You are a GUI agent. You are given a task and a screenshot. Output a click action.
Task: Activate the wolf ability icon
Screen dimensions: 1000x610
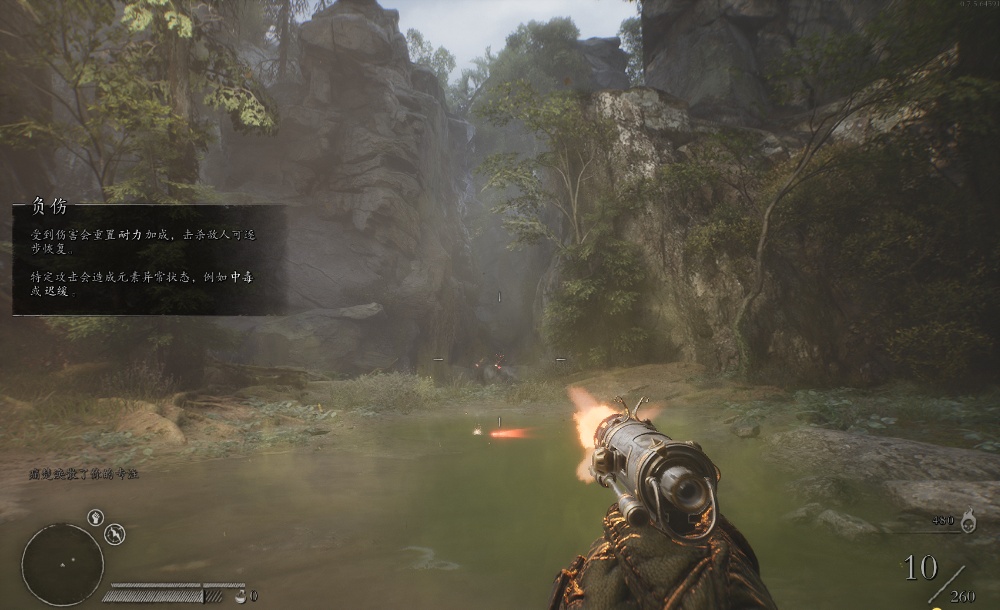(115, 534)
